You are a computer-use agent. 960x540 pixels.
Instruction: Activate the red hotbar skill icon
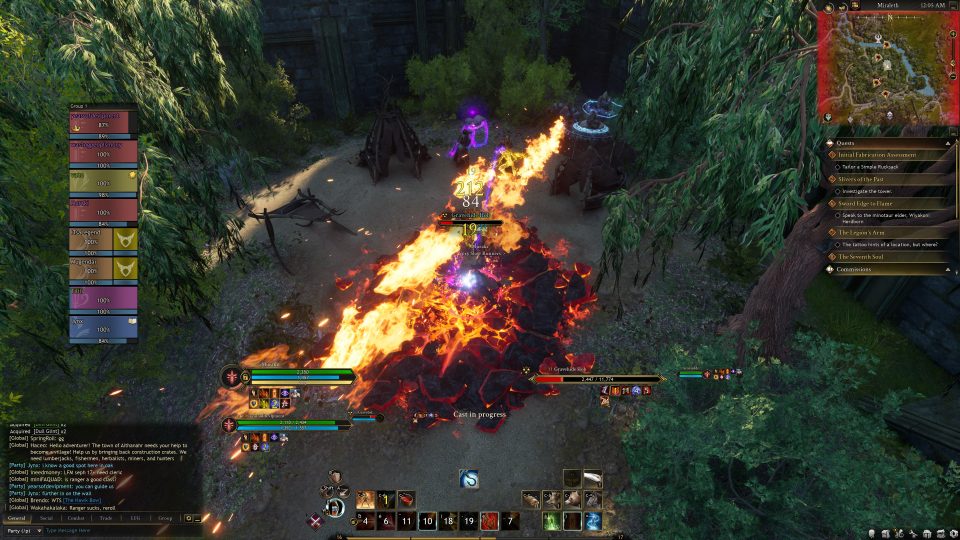tap(489, 520)
